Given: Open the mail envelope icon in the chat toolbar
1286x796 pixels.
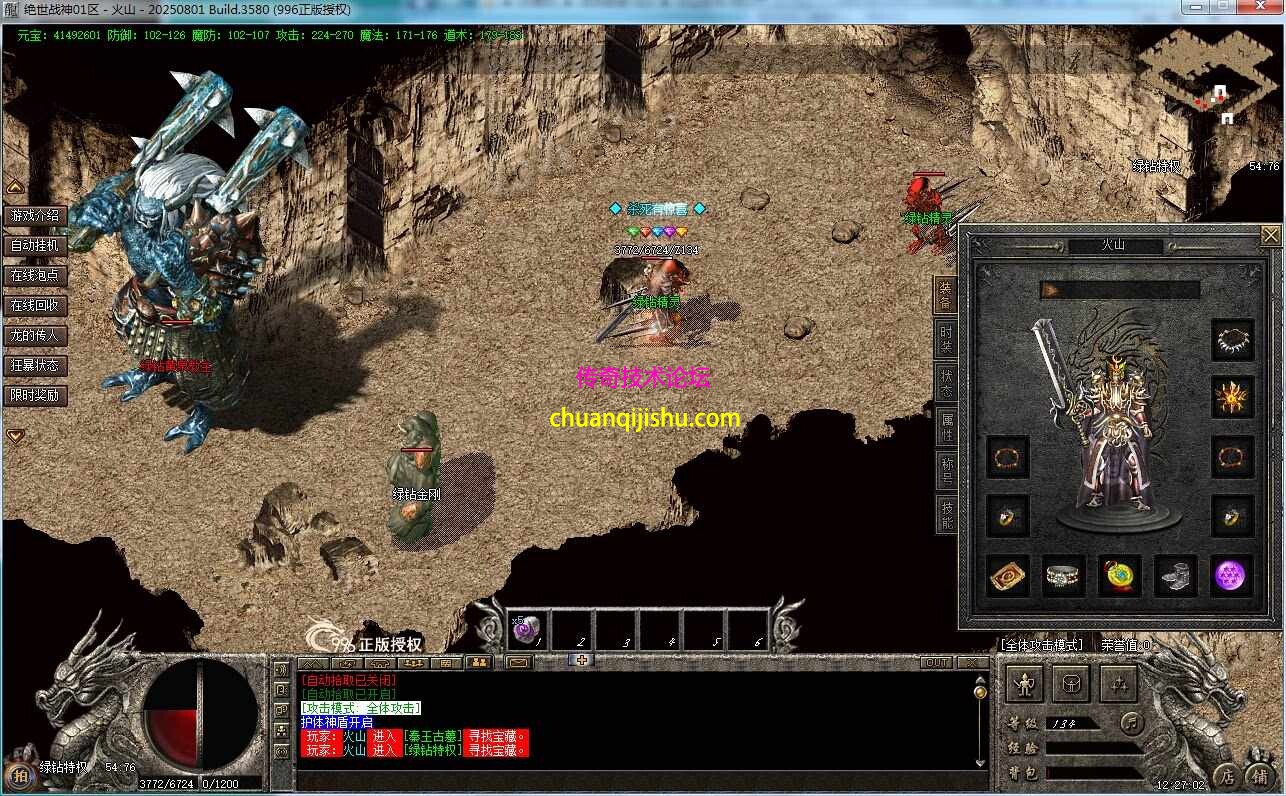Looking at the screenshot, I should tap(517, 662).
